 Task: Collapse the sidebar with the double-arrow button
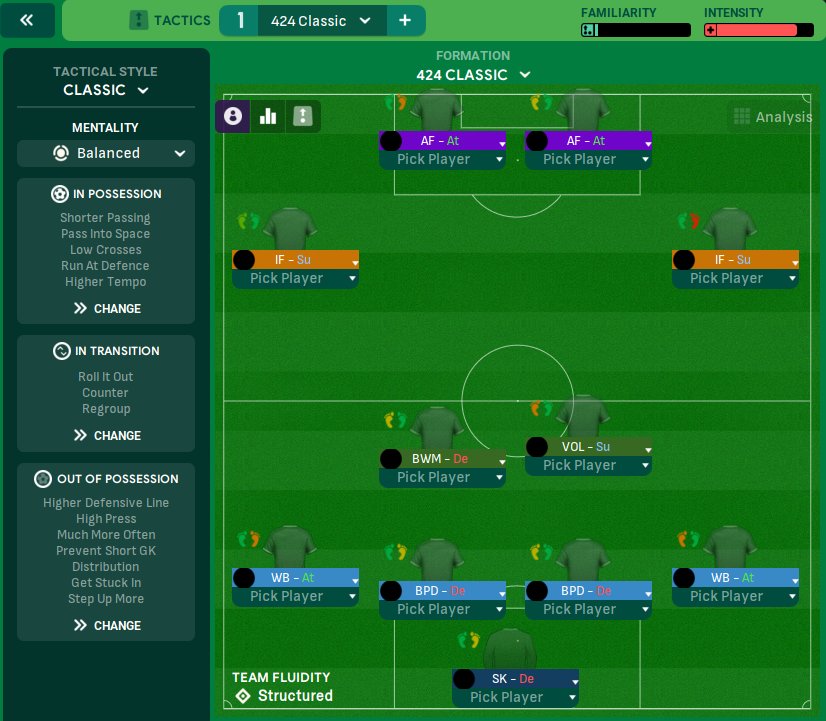pos(29,20)
